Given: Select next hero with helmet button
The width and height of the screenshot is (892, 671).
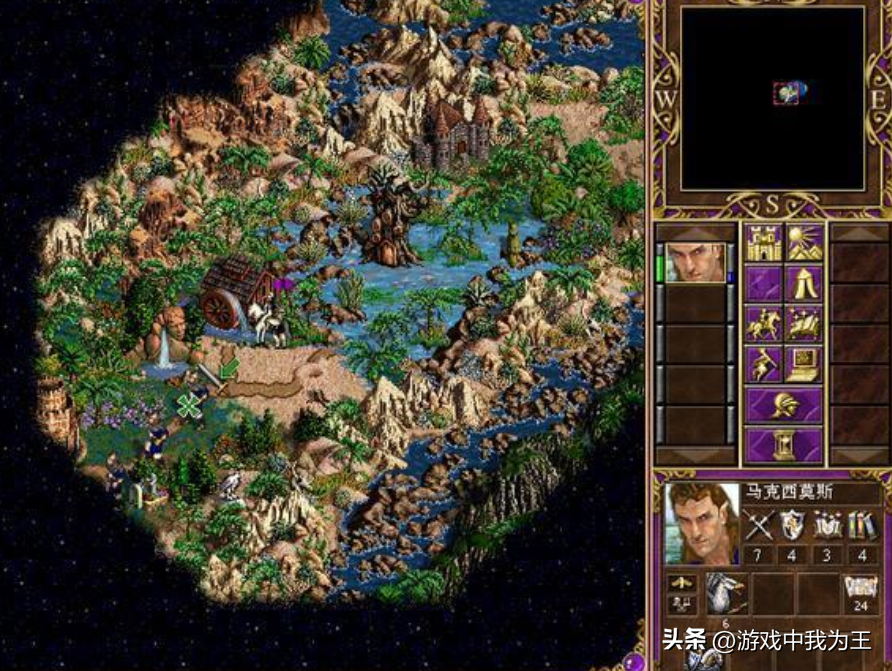Looking at the screenshot, I should (x=783, y=404).
